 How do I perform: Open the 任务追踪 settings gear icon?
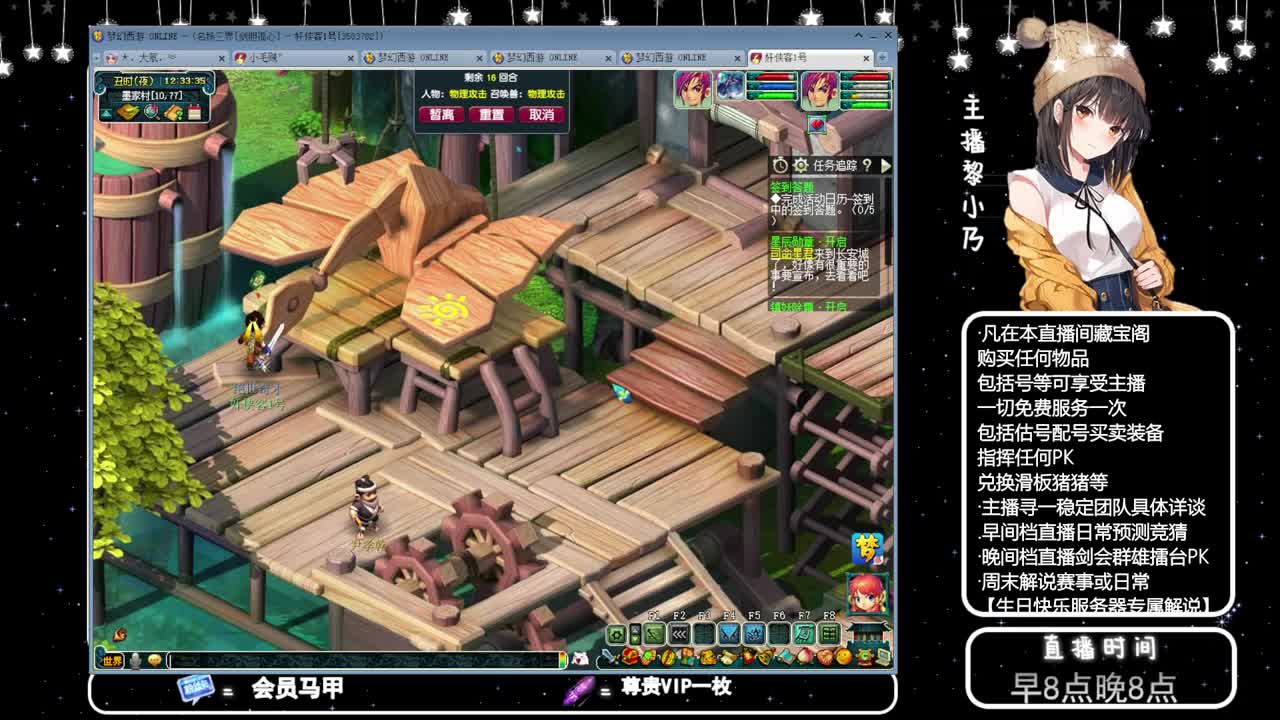click(x=801, y=165)
